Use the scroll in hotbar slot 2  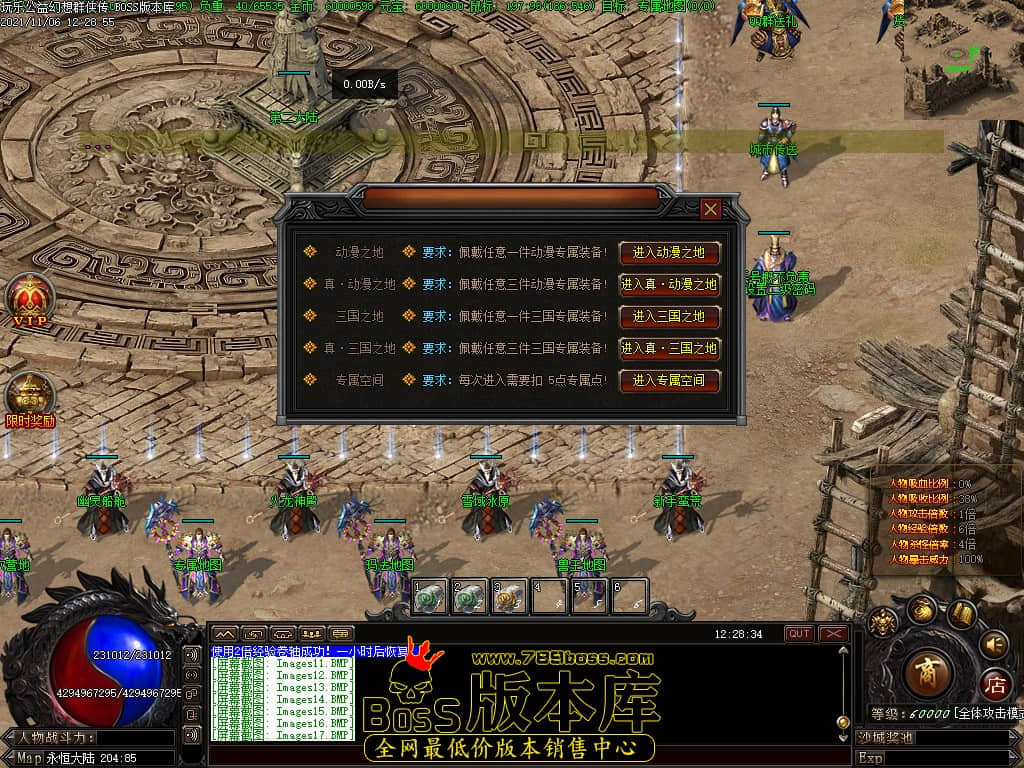pos(468,596)
